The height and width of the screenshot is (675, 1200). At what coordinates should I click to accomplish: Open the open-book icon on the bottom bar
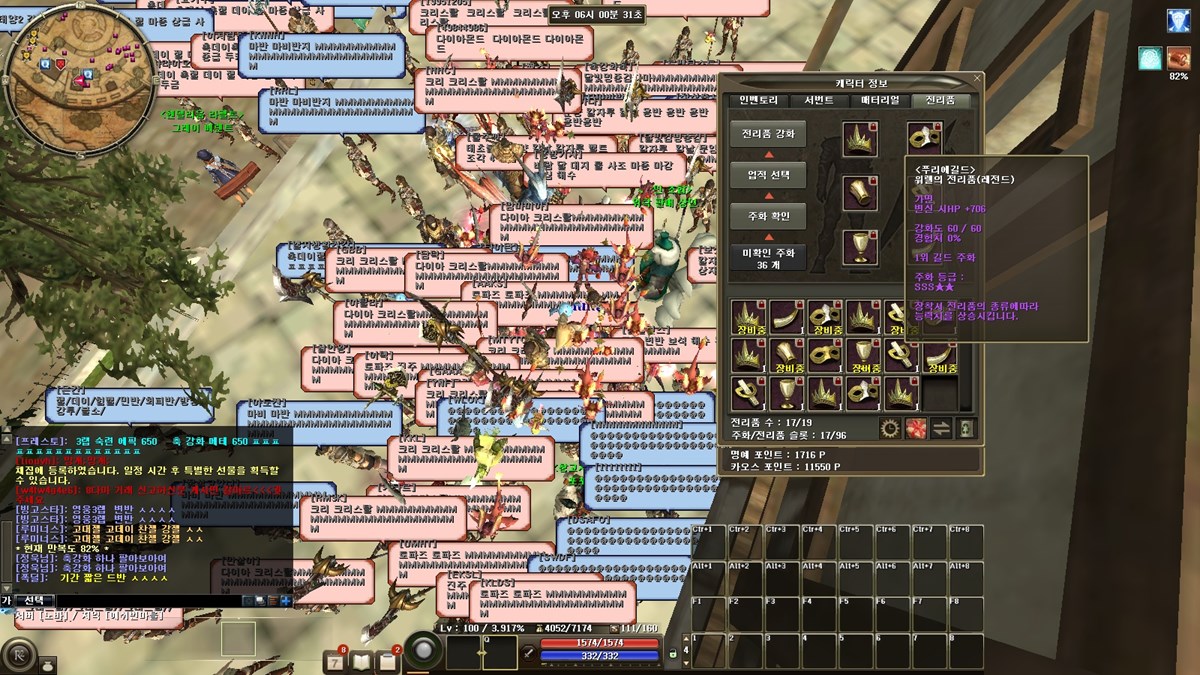[361, 661]
